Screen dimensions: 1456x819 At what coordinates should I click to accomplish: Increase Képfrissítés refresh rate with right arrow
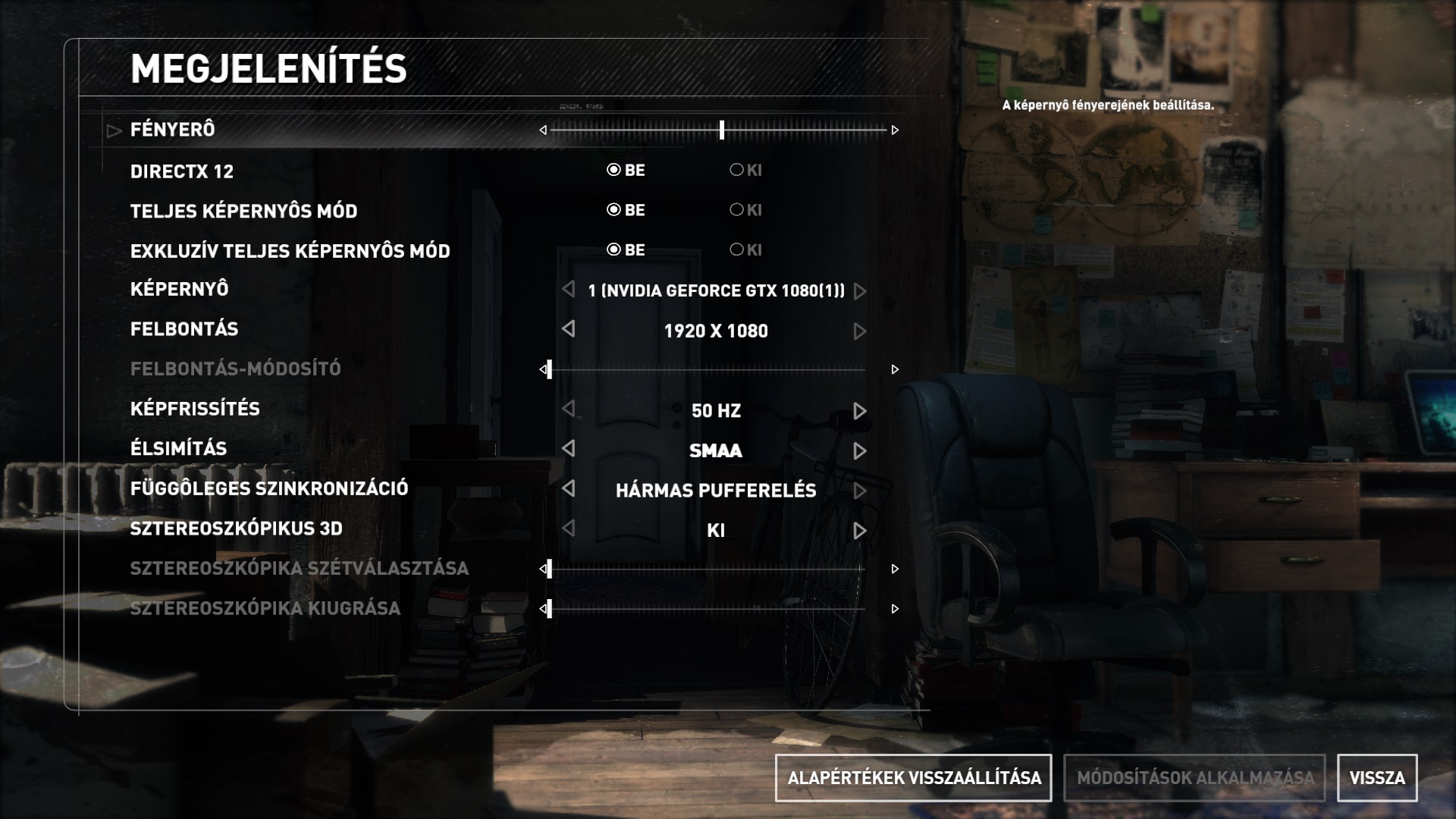[859, 411]
